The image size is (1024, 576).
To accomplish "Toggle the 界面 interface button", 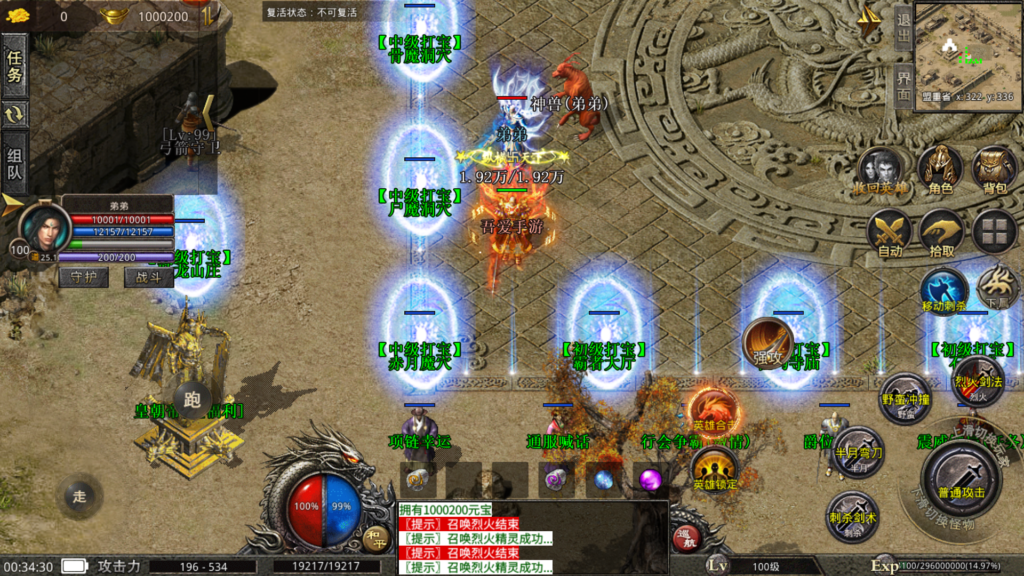I will pyautogui.click(x=903, y=84).
